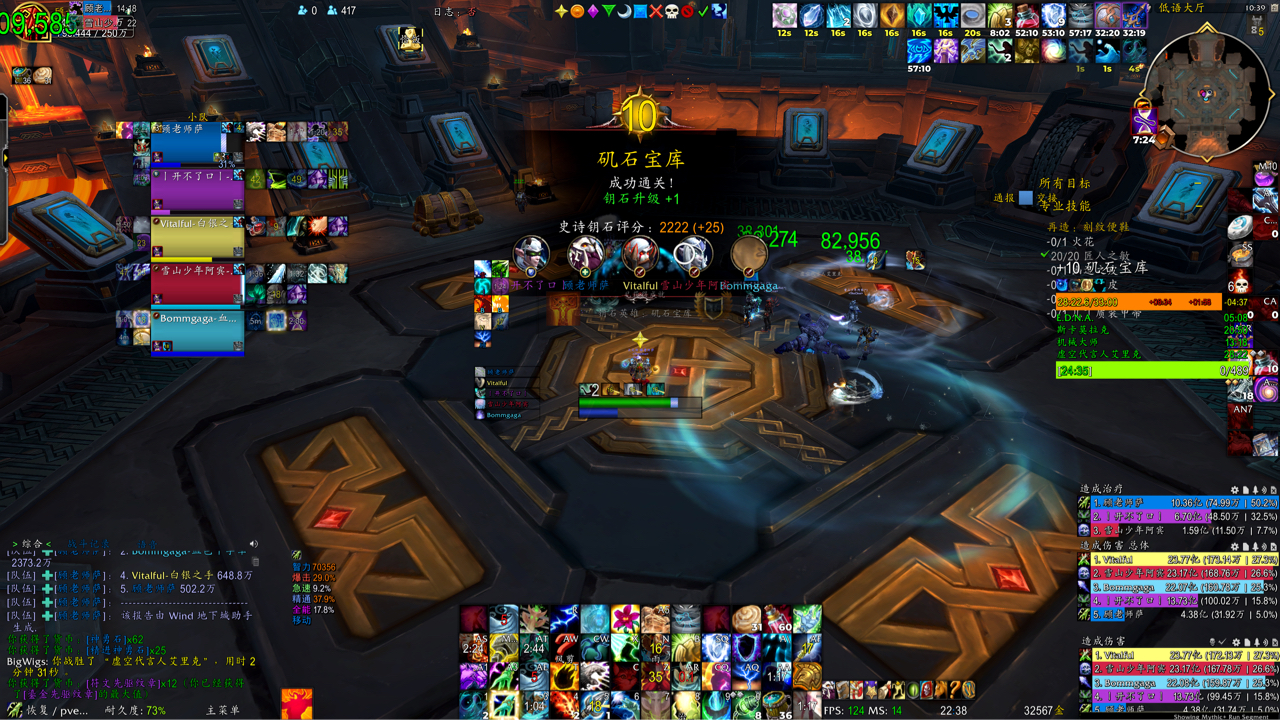The height and width of the screenshot is (720, 1280).
Task: Open Details settings via gear icon on healing meter
Action: coord(1234,489)
